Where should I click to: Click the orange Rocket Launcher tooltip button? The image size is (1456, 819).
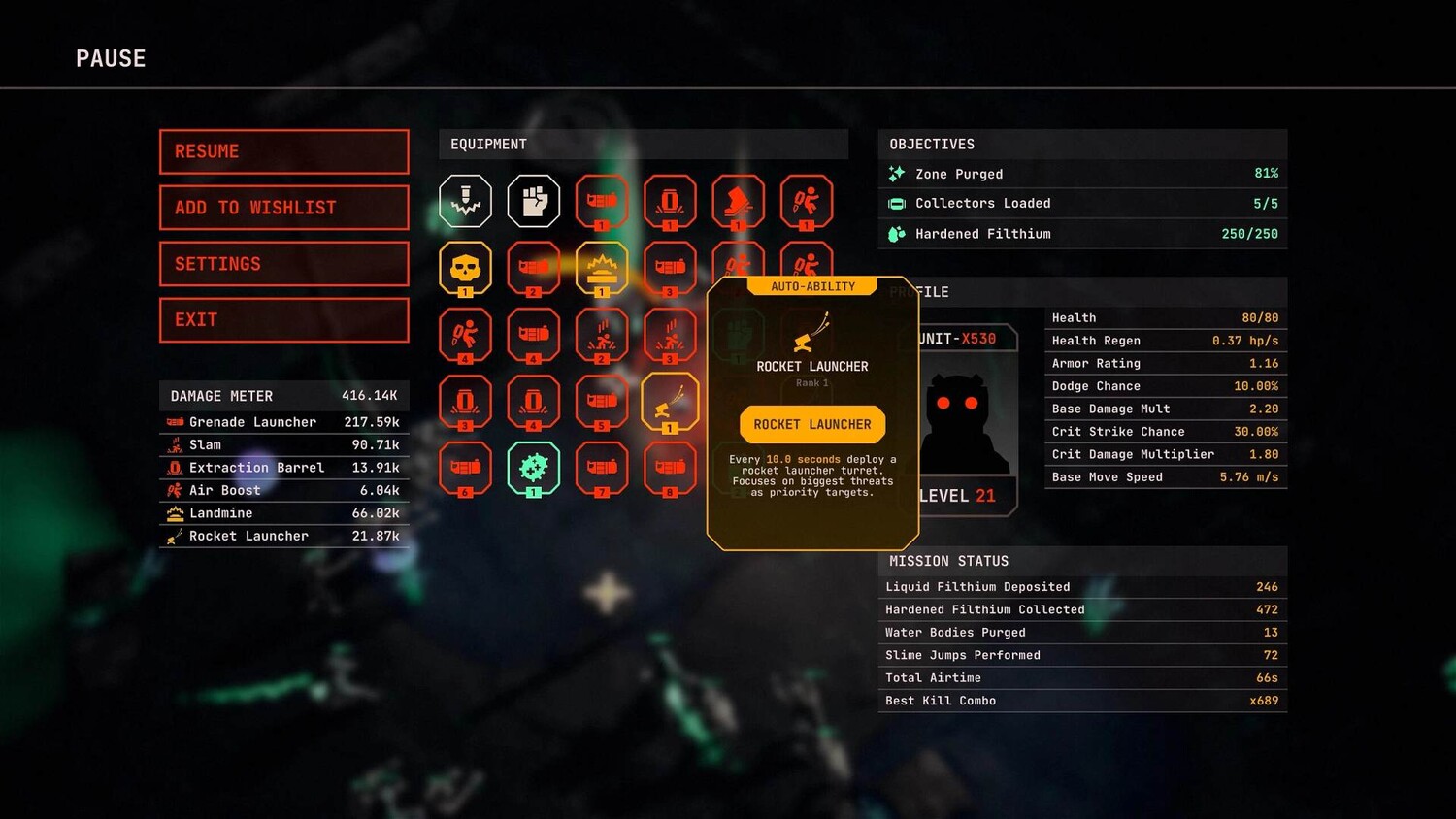812,424
